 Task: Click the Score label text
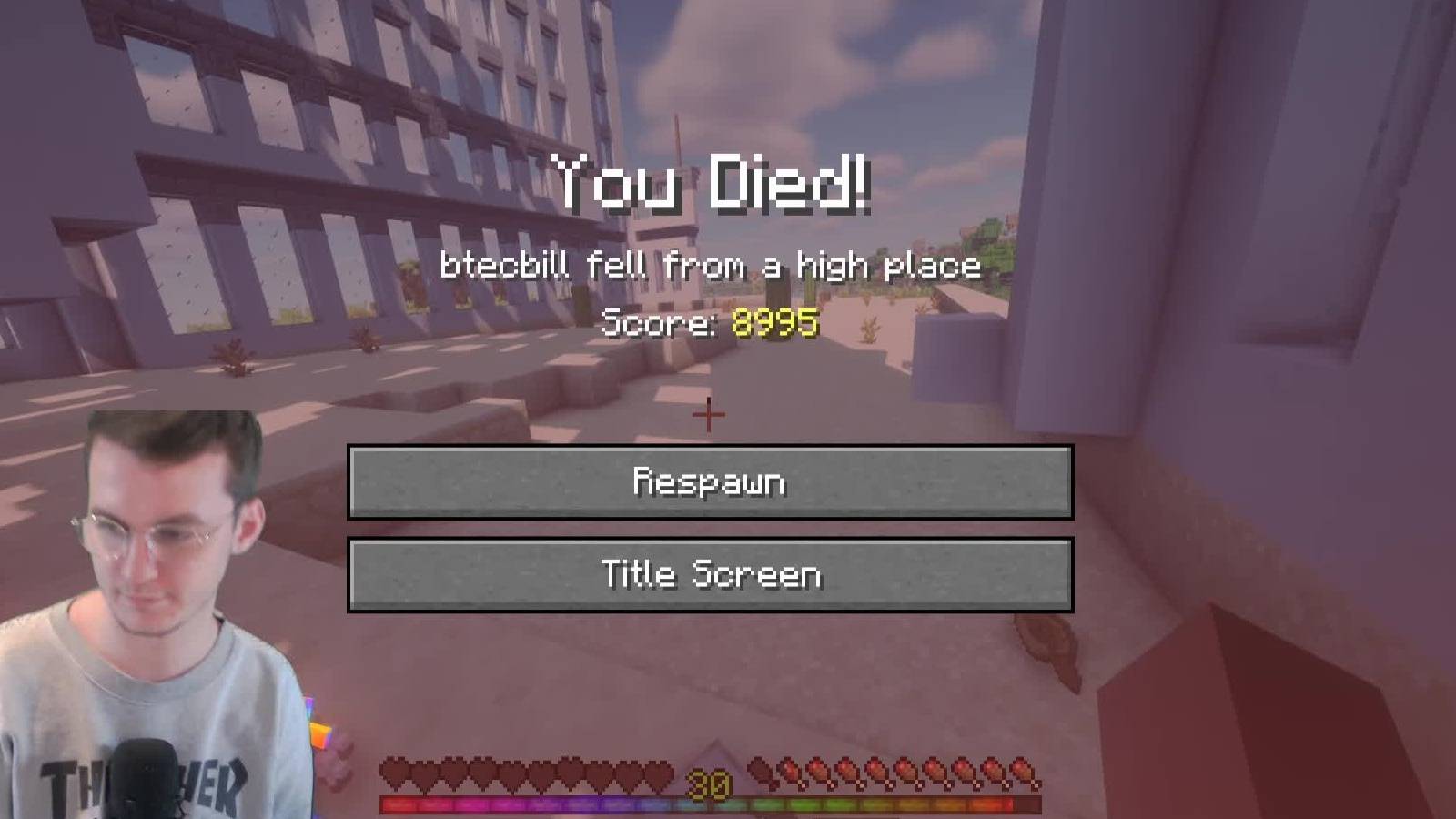click(660, 320)
